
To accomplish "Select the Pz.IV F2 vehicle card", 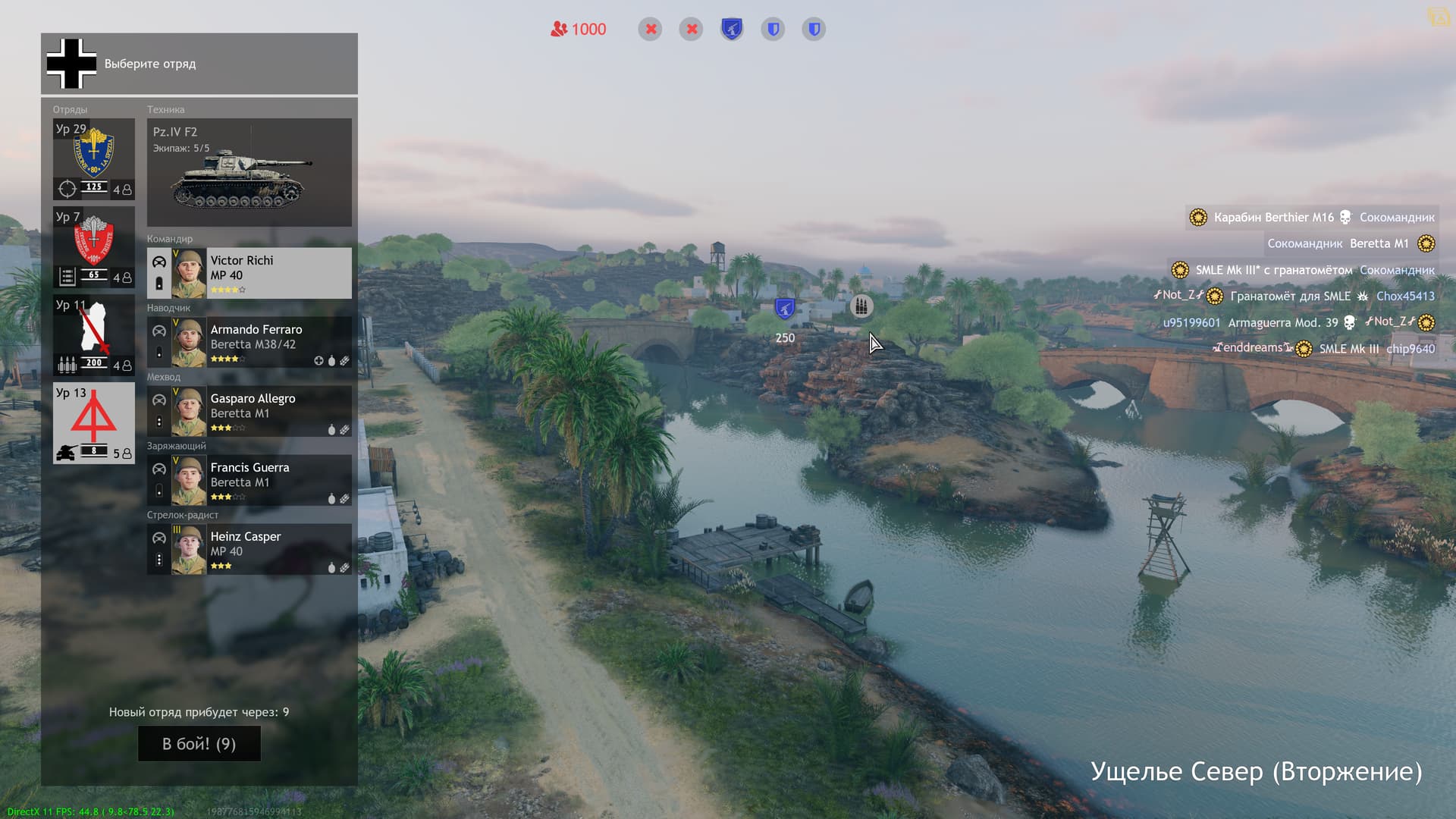I will [249, 172].
